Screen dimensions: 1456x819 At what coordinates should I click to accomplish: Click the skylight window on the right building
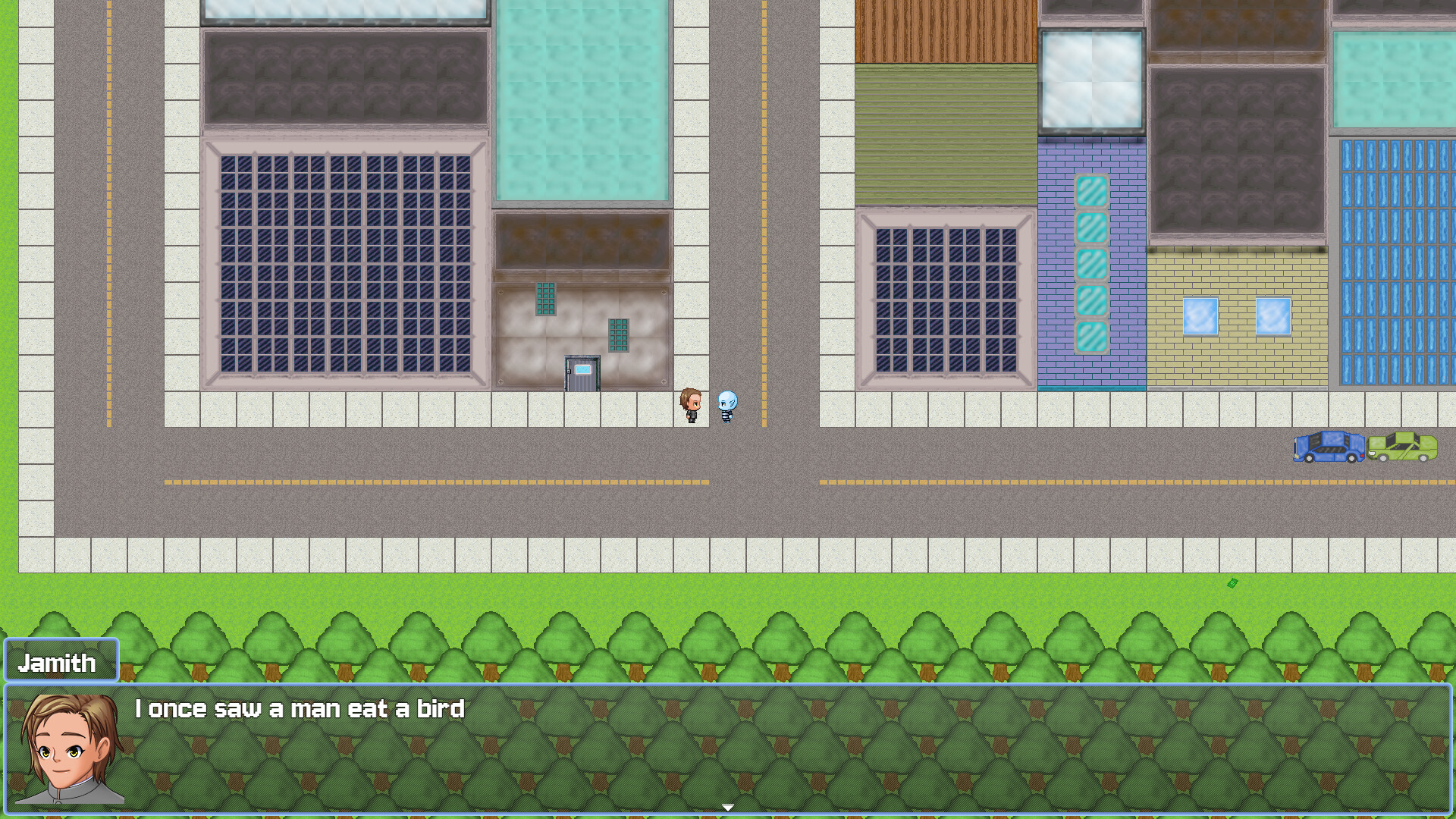pyautogui.click(x=1092, y=80)
